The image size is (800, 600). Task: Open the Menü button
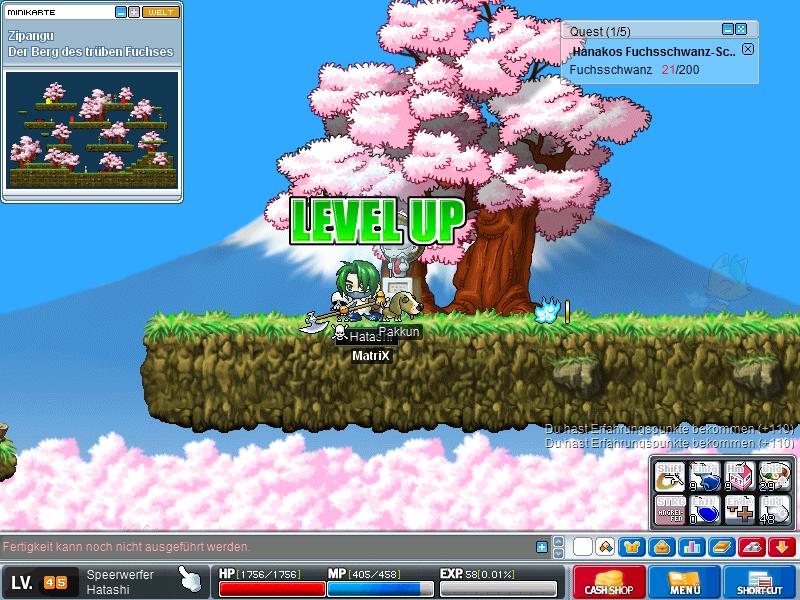point(685,582)
